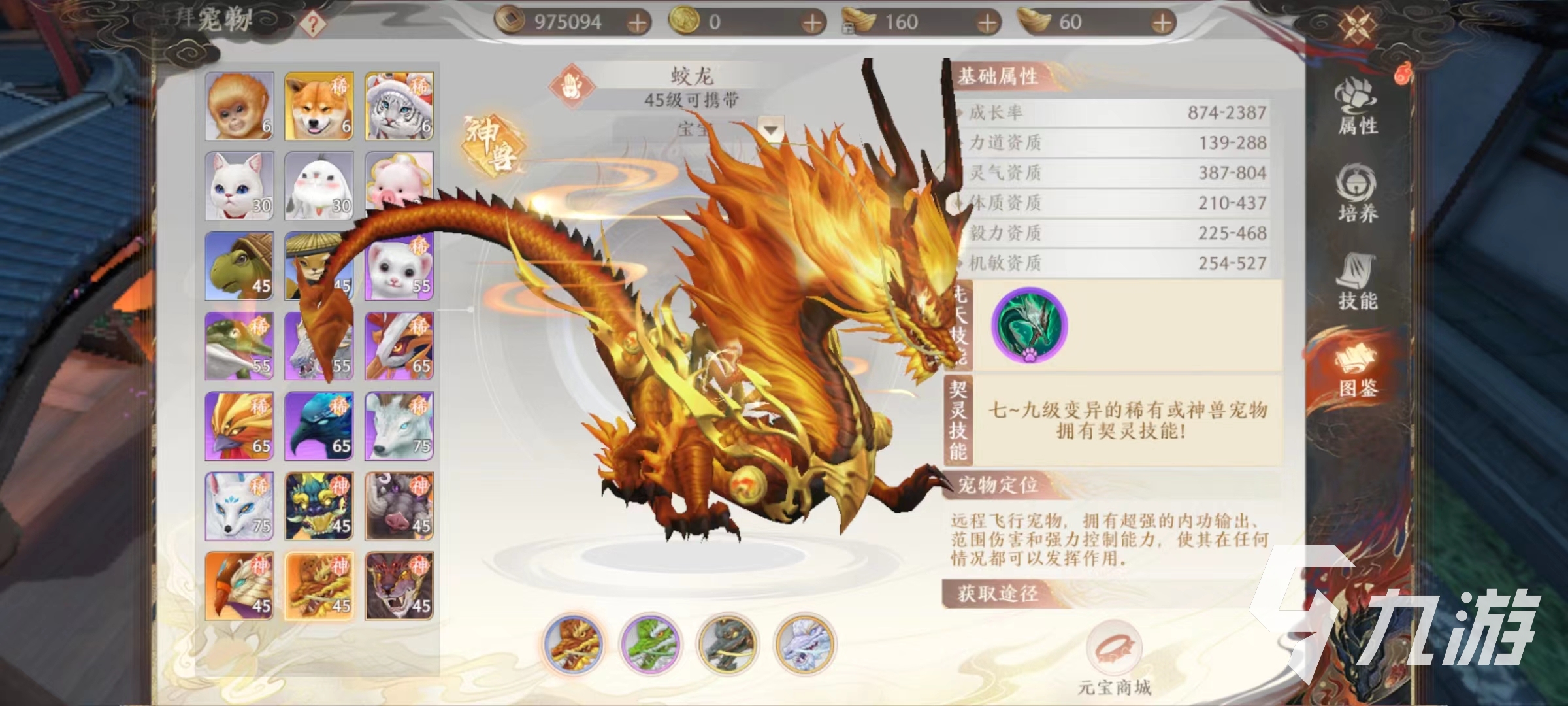Viewport: 1568px width, 706px height.
Task: Open the question mark help icon
Action: click(x=313, y=24)
